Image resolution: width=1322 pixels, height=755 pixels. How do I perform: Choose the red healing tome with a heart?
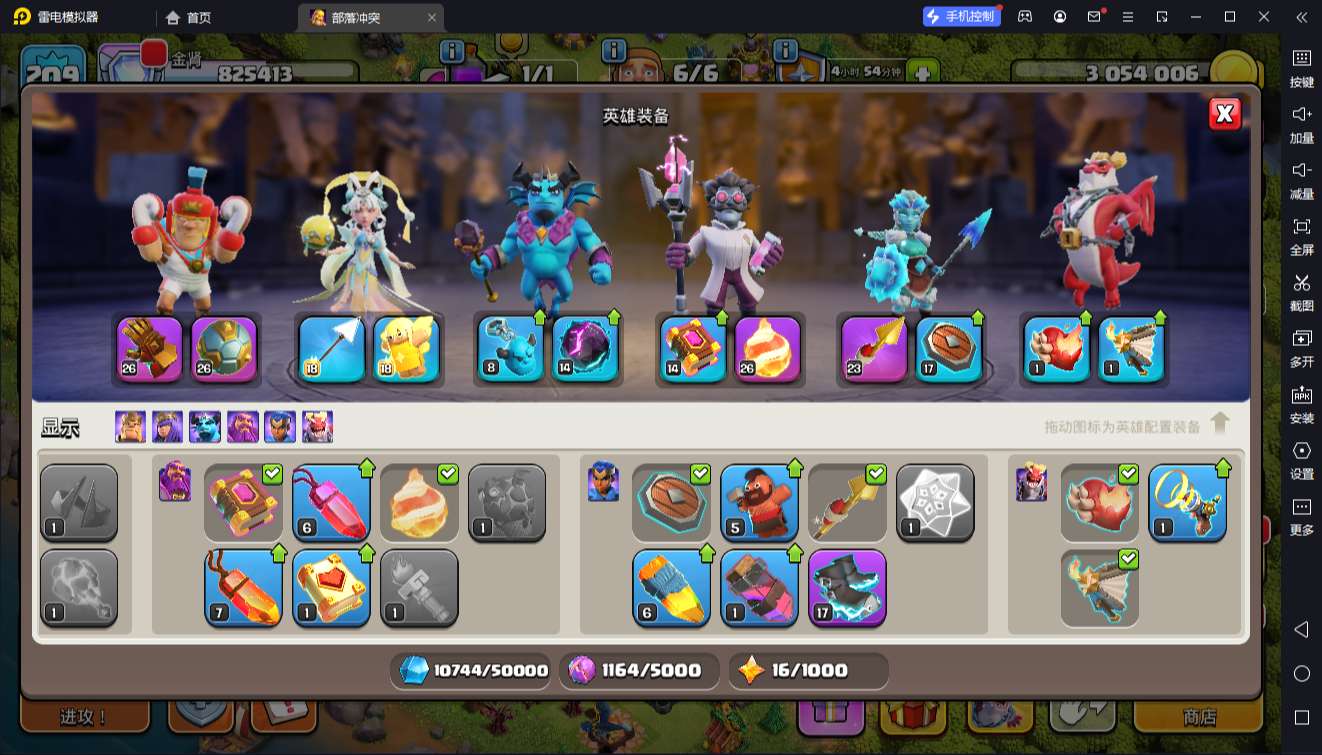[x=331, y=588]
